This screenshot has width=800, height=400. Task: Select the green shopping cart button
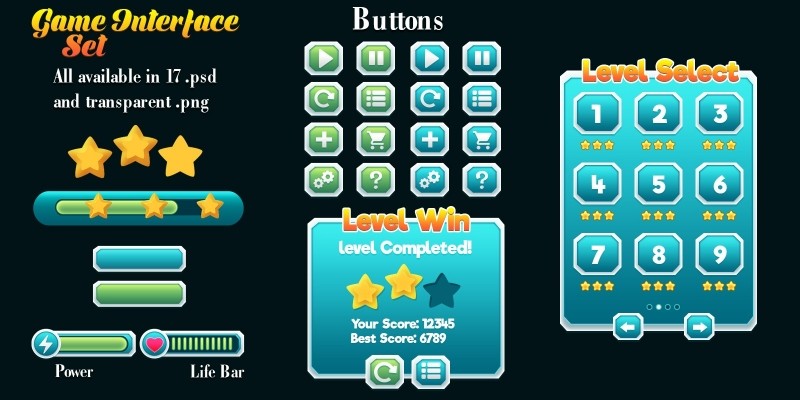376,139
